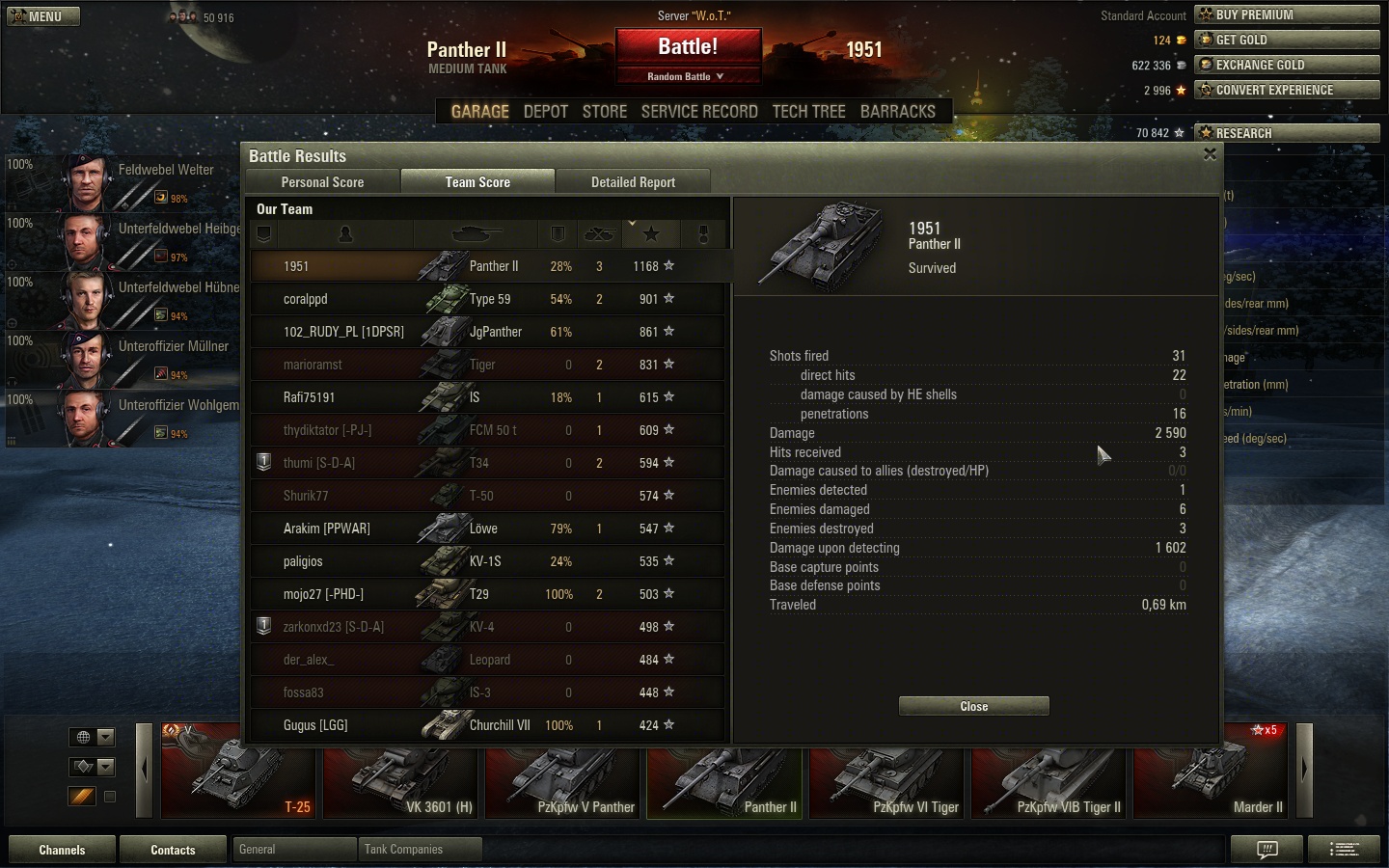Expand the Random Battle mode dropdown
The height and width of the screenshot is (868, 1389).
click(686, 76)
